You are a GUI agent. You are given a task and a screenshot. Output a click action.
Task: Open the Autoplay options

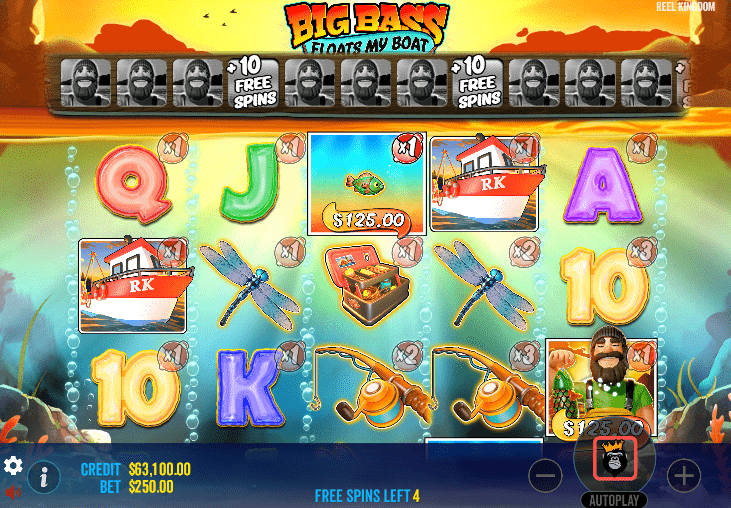pos(614,499)
